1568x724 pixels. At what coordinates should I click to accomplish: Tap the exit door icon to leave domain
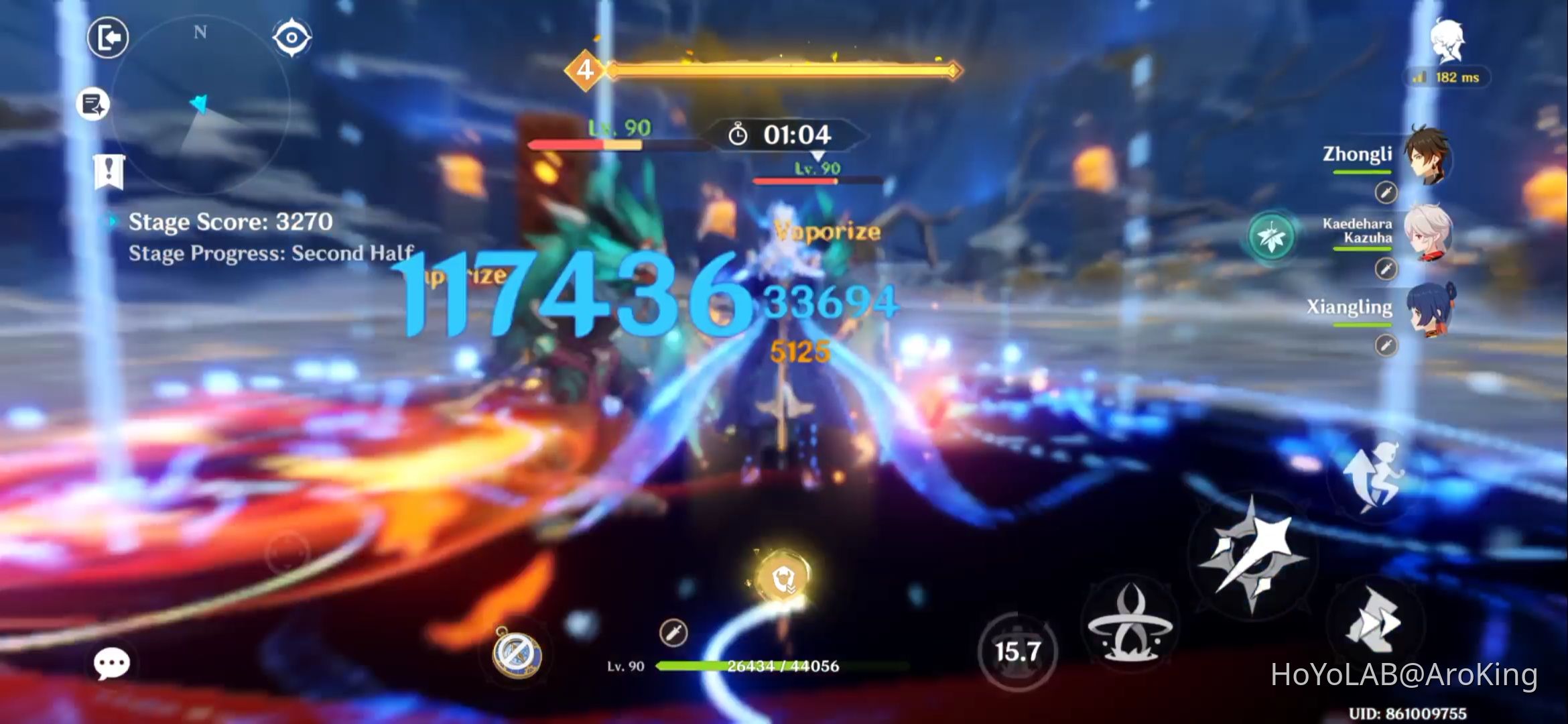click(x=107, y=38)
